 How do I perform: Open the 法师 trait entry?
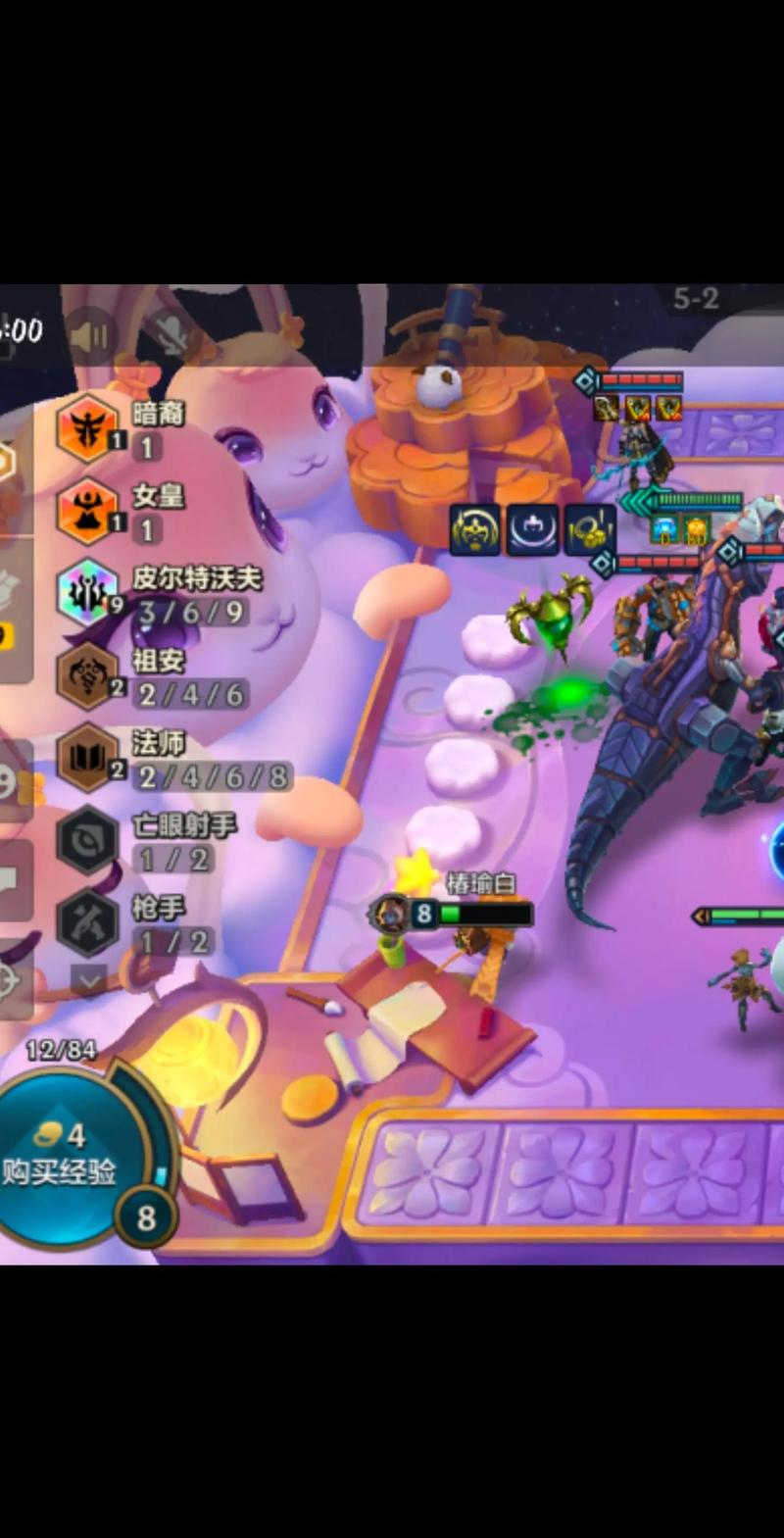(x=88, y=758)
